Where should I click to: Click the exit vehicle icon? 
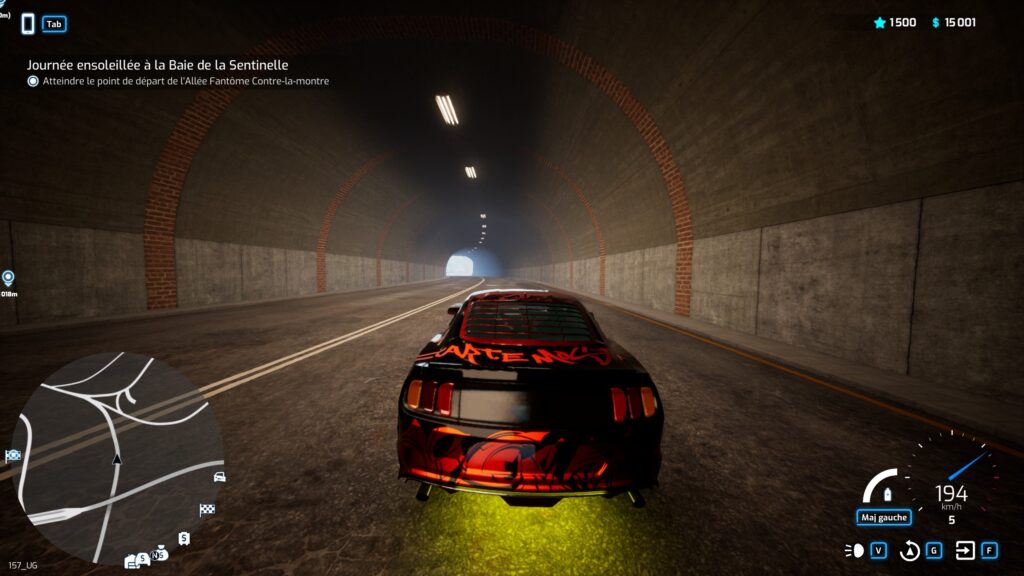[x=965, y=550]
